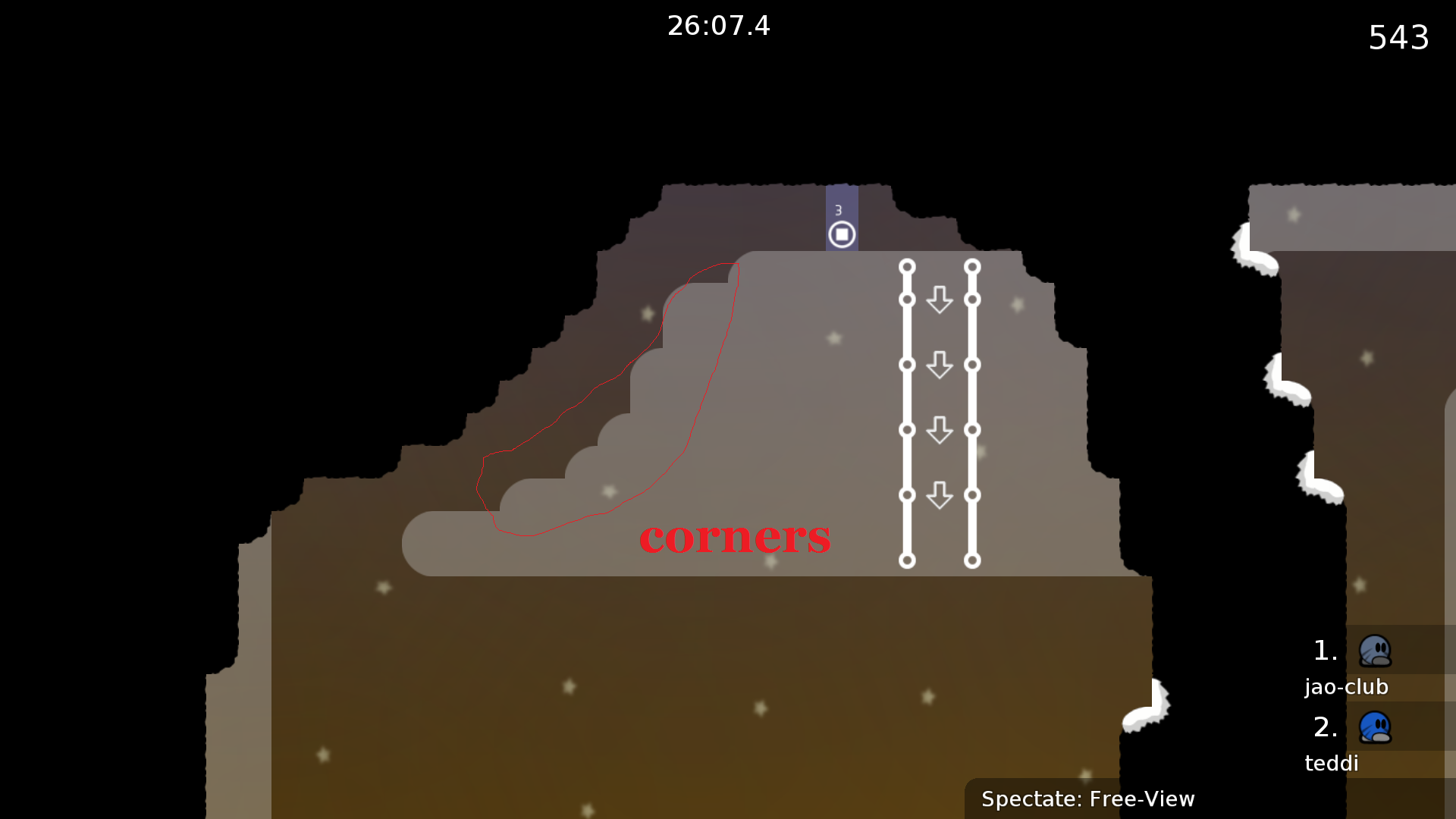Click the score counter 543

click(x=1398, y=38)
